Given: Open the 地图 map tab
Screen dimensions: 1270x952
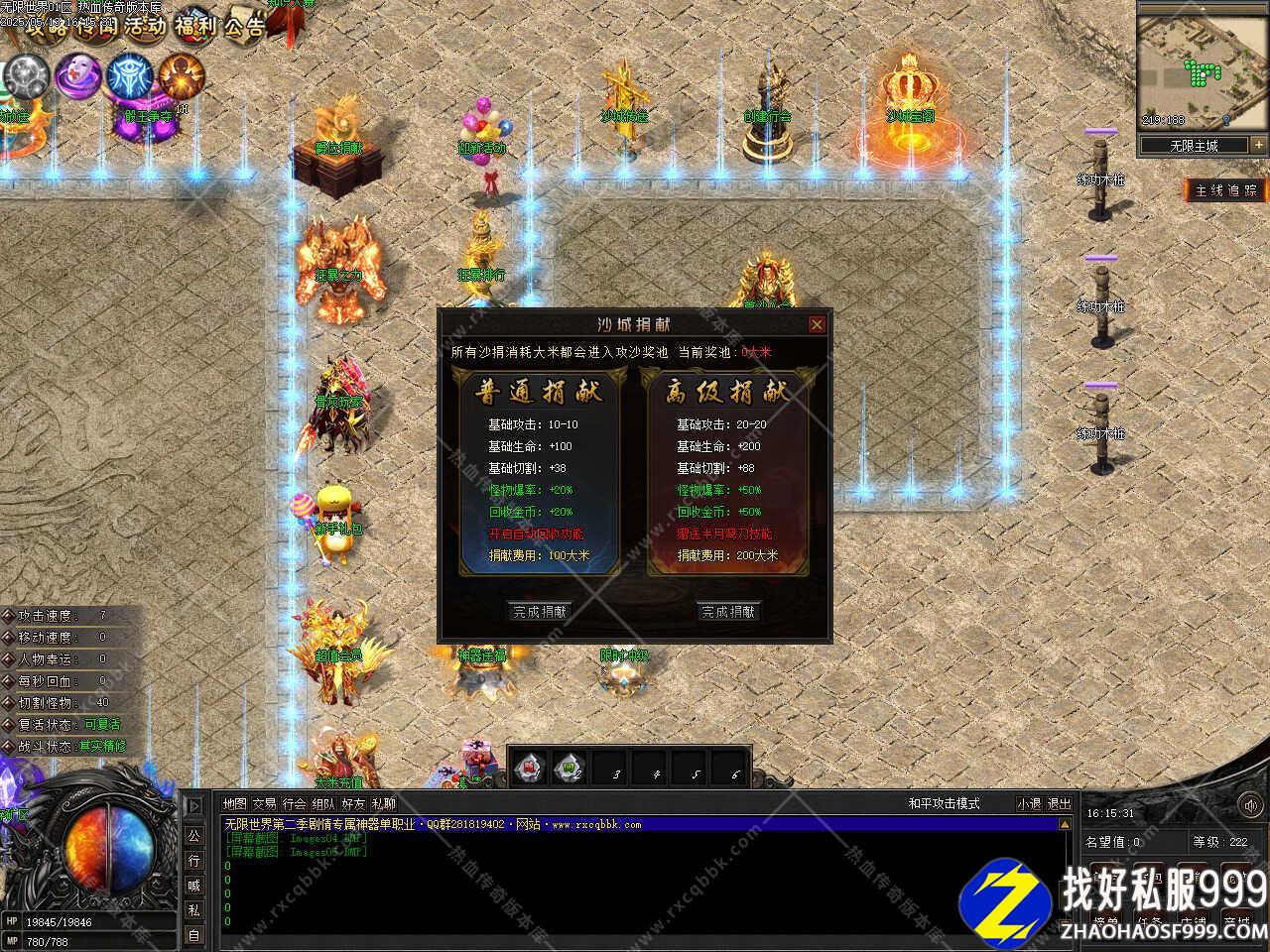Looking at the screenshot, I should [235, 804].
